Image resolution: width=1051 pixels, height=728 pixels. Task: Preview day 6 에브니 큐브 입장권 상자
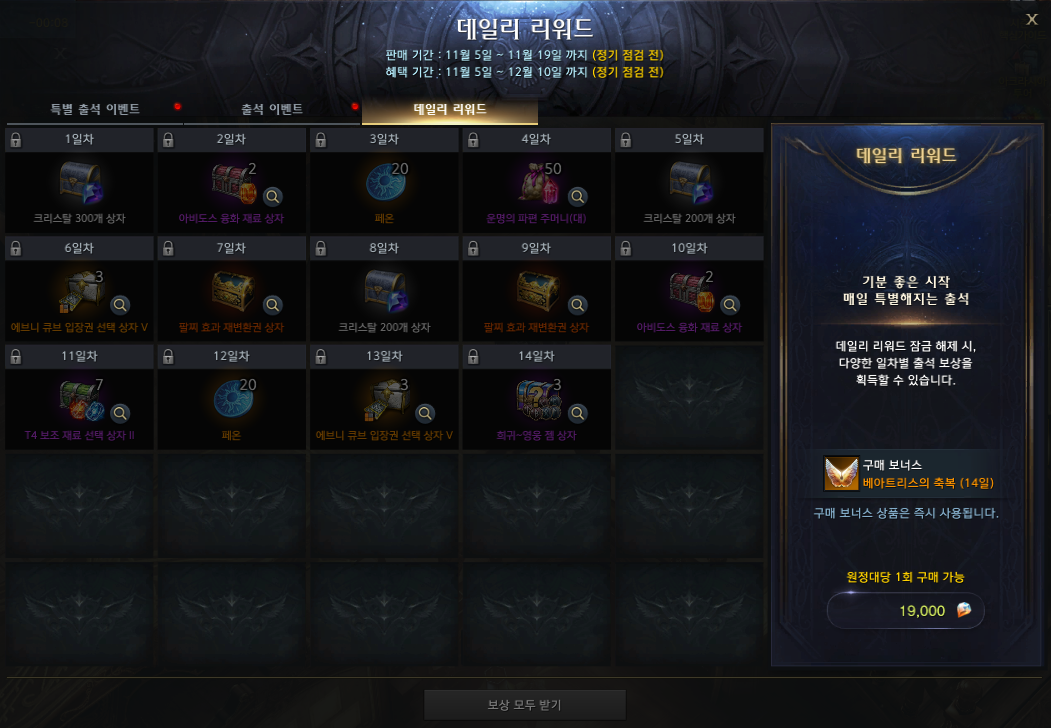pyautogui.click(x=120, y=305)
